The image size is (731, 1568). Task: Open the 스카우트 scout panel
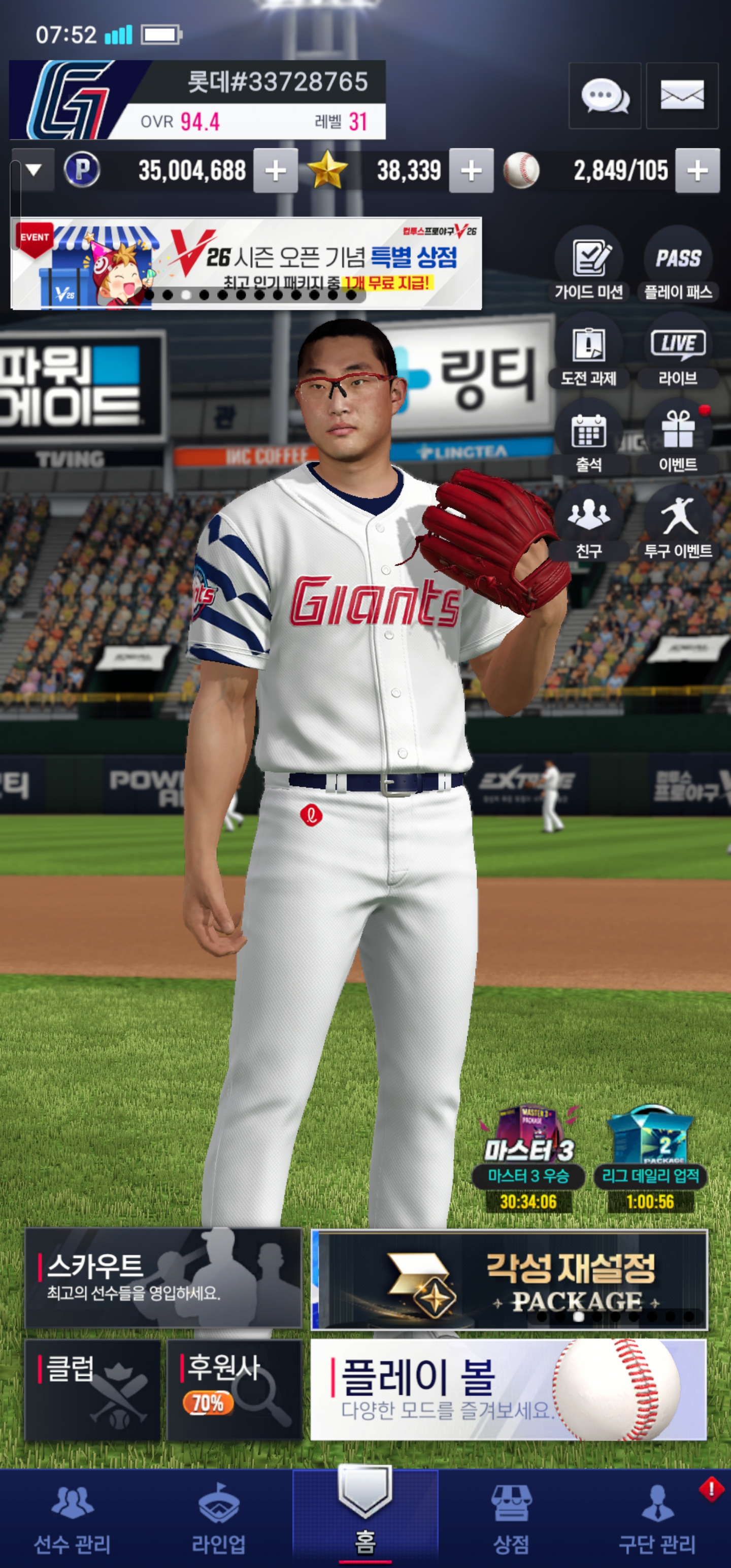(x=163, y=1278)
